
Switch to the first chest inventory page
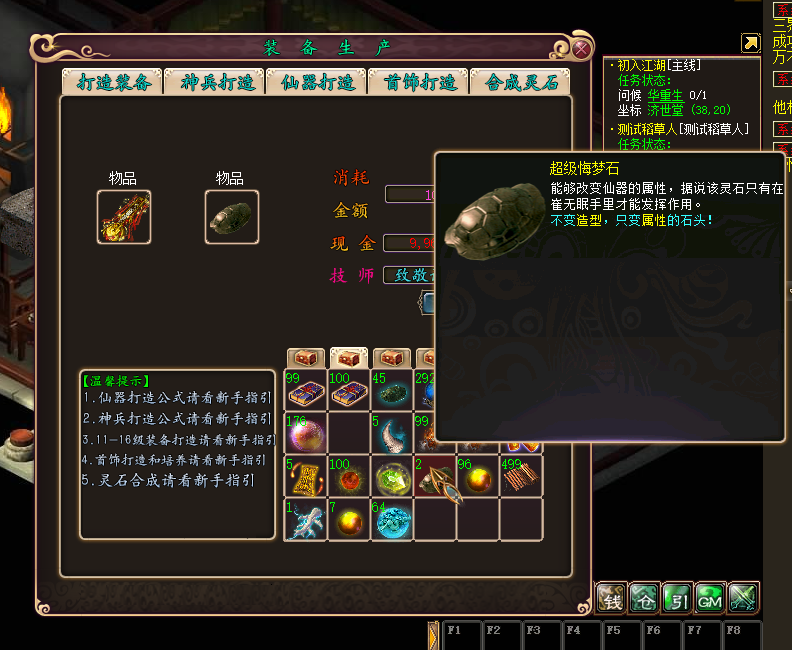306,358
